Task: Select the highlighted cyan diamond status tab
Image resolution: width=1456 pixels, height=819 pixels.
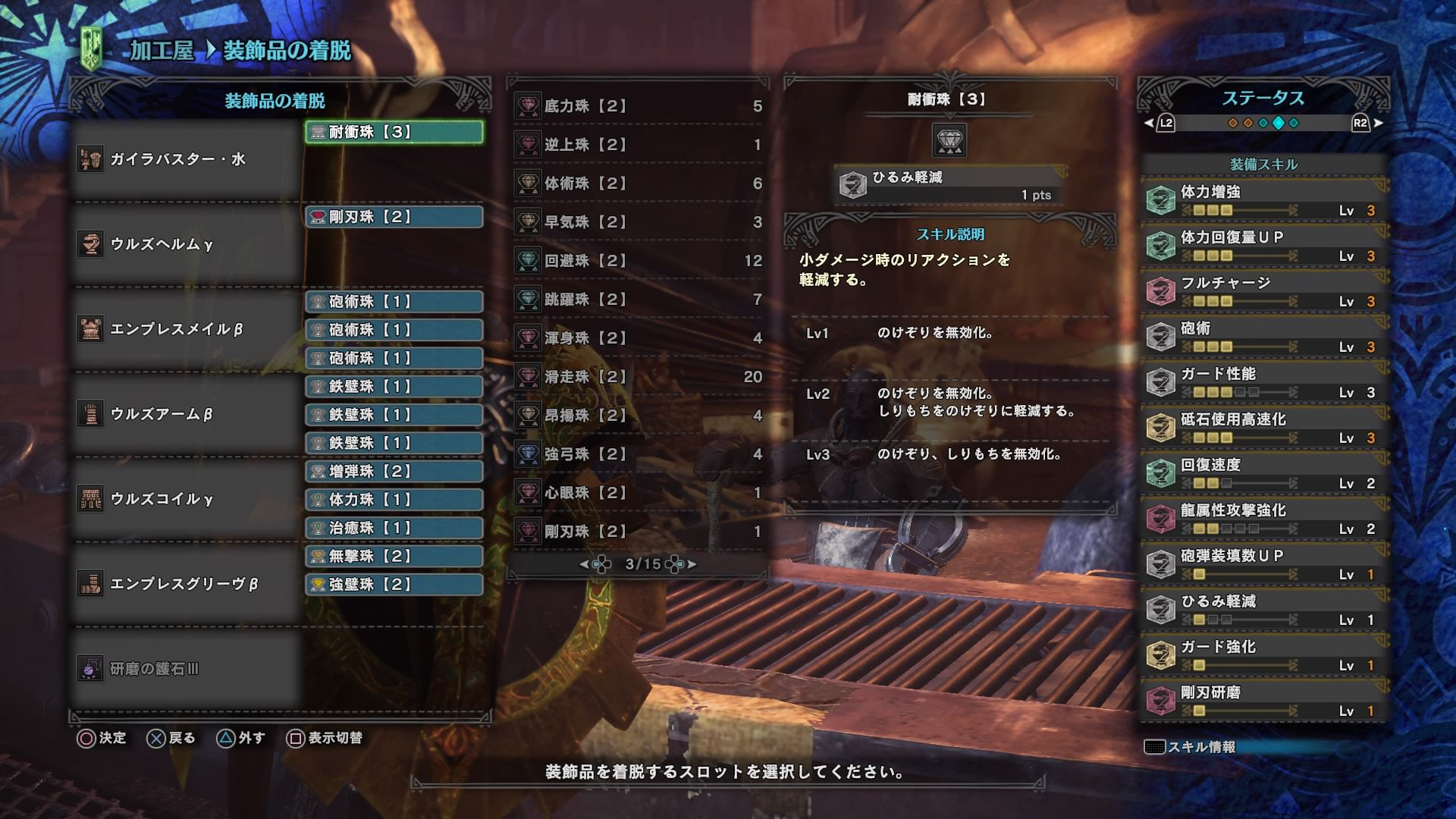Action: click(1279, 121)
